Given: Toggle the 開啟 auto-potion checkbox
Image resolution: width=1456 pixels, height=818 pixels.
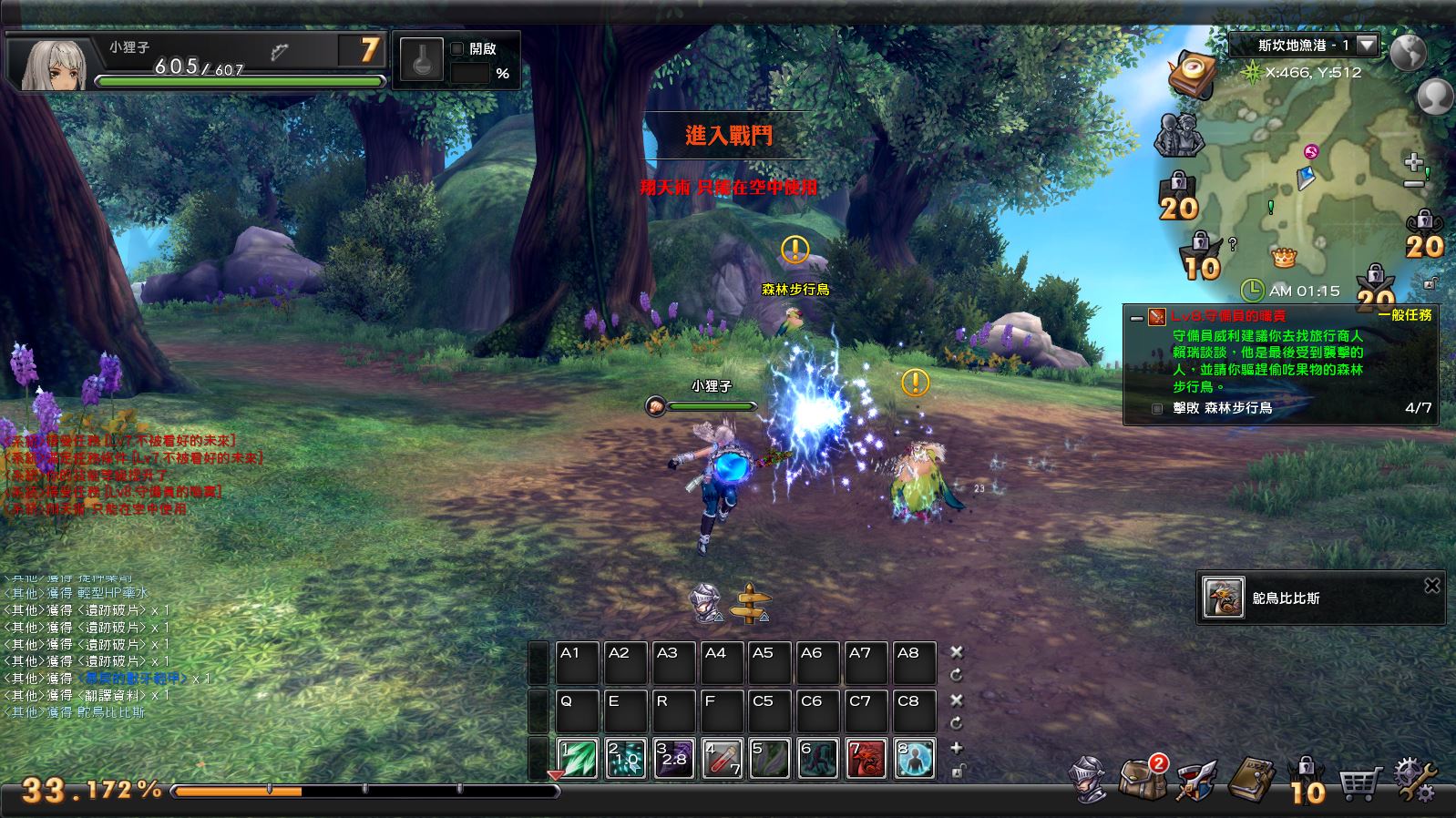Looking at the screenshot, I should pos(457,49).
